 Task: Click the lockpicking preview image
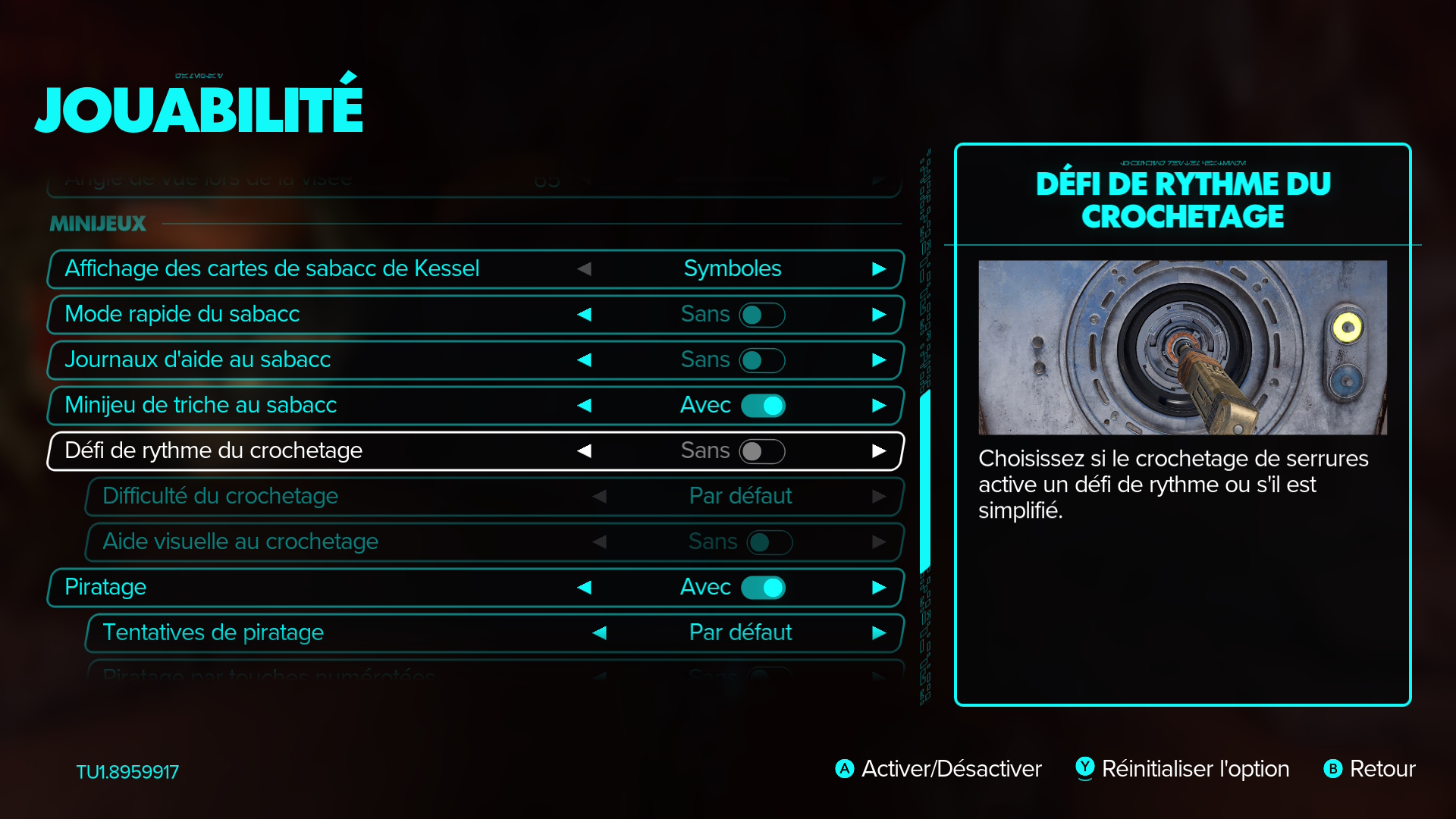pos(1182,347)
